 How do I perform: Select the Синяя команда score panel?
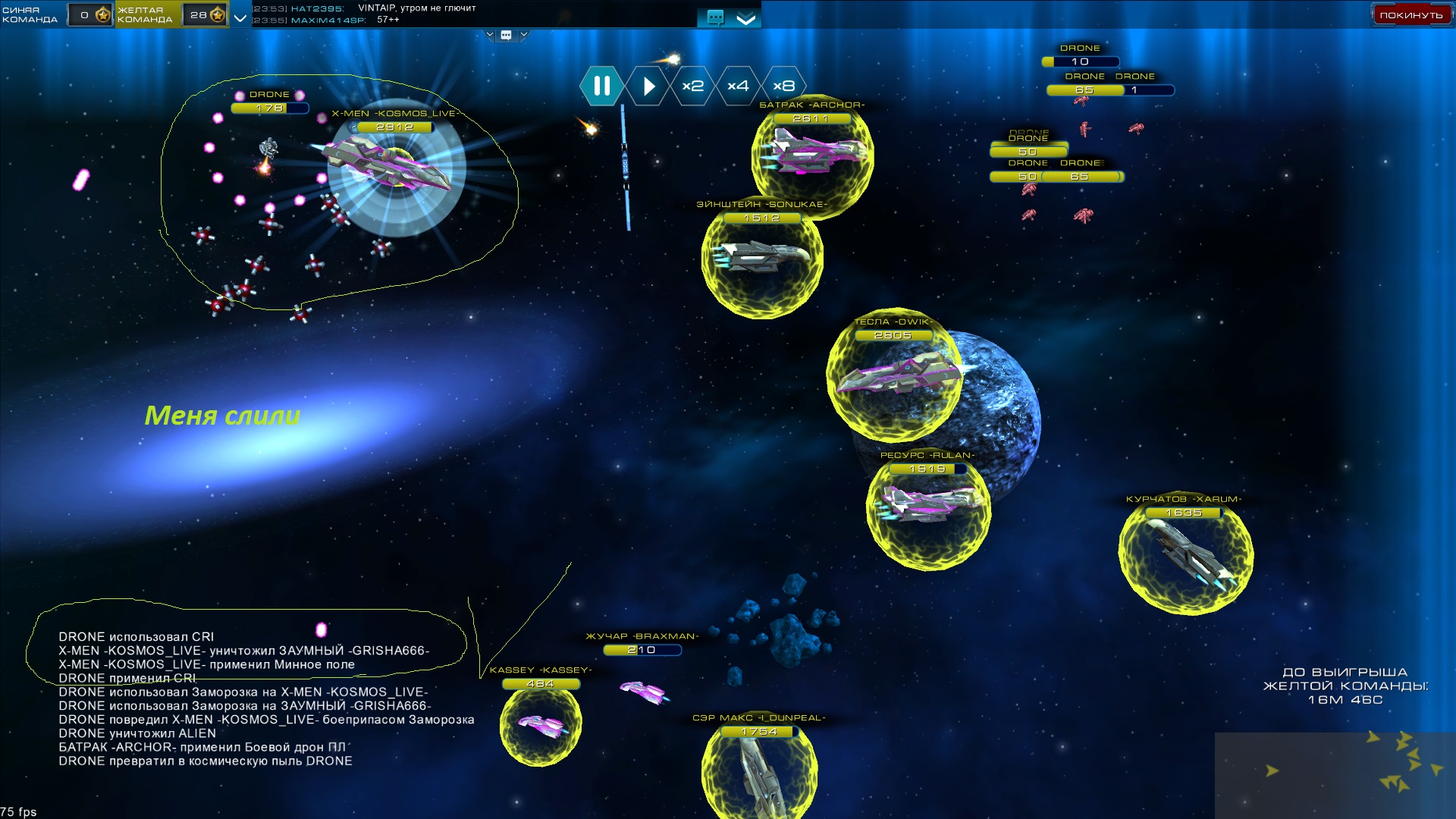click(57, 14)
